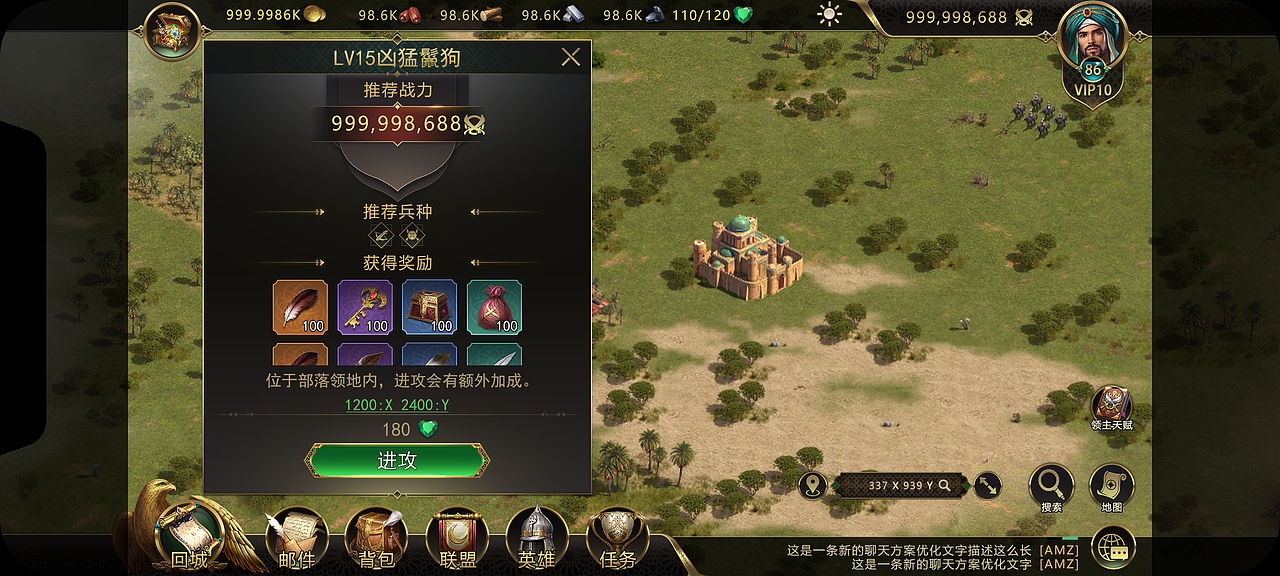Inspect the golden key reward item
This screenshot has height=576, width=1280.
[365, 307]
